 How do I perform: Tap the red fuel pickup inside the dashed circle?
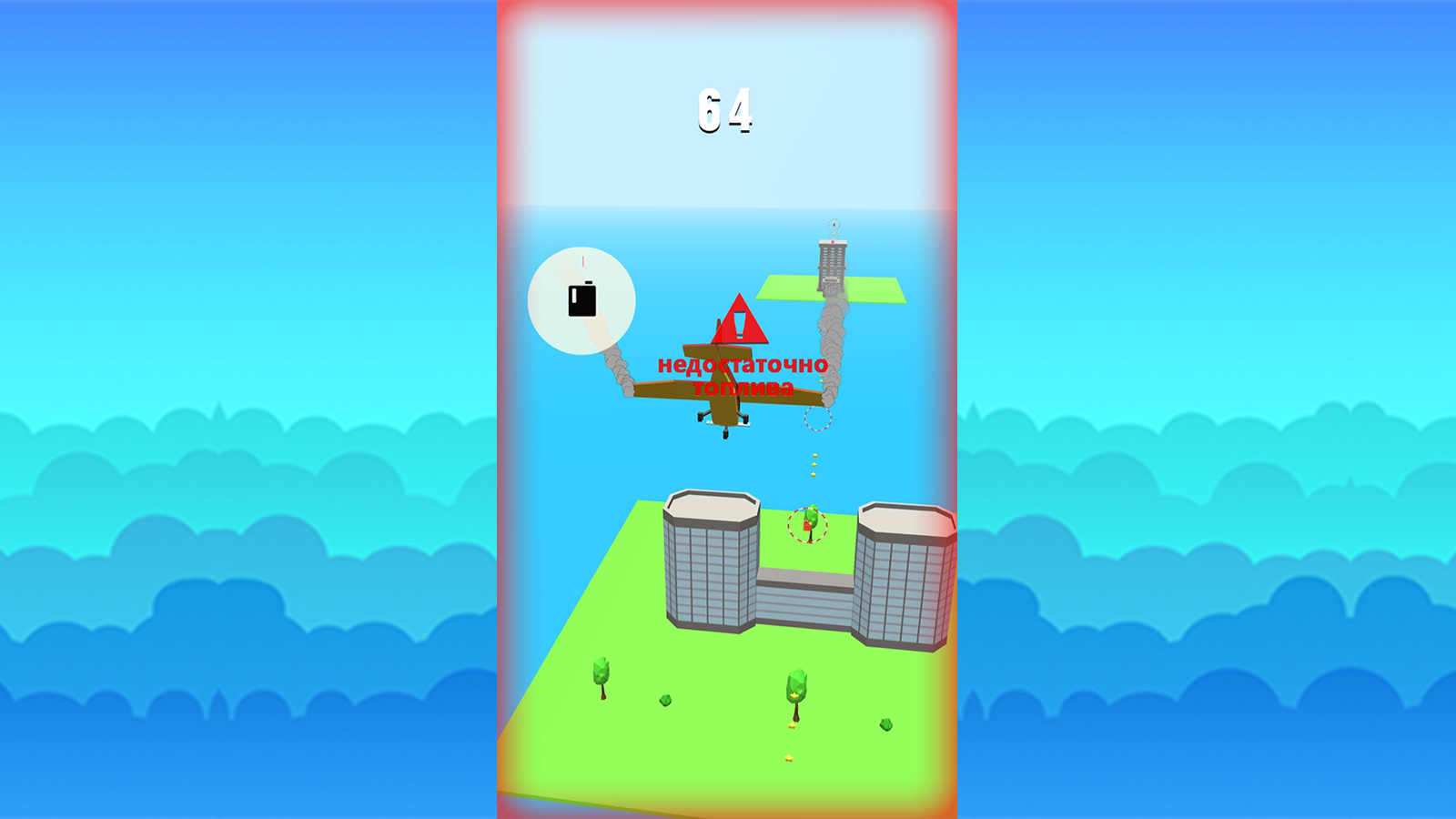pyautogui.click(x=805, y=523)
